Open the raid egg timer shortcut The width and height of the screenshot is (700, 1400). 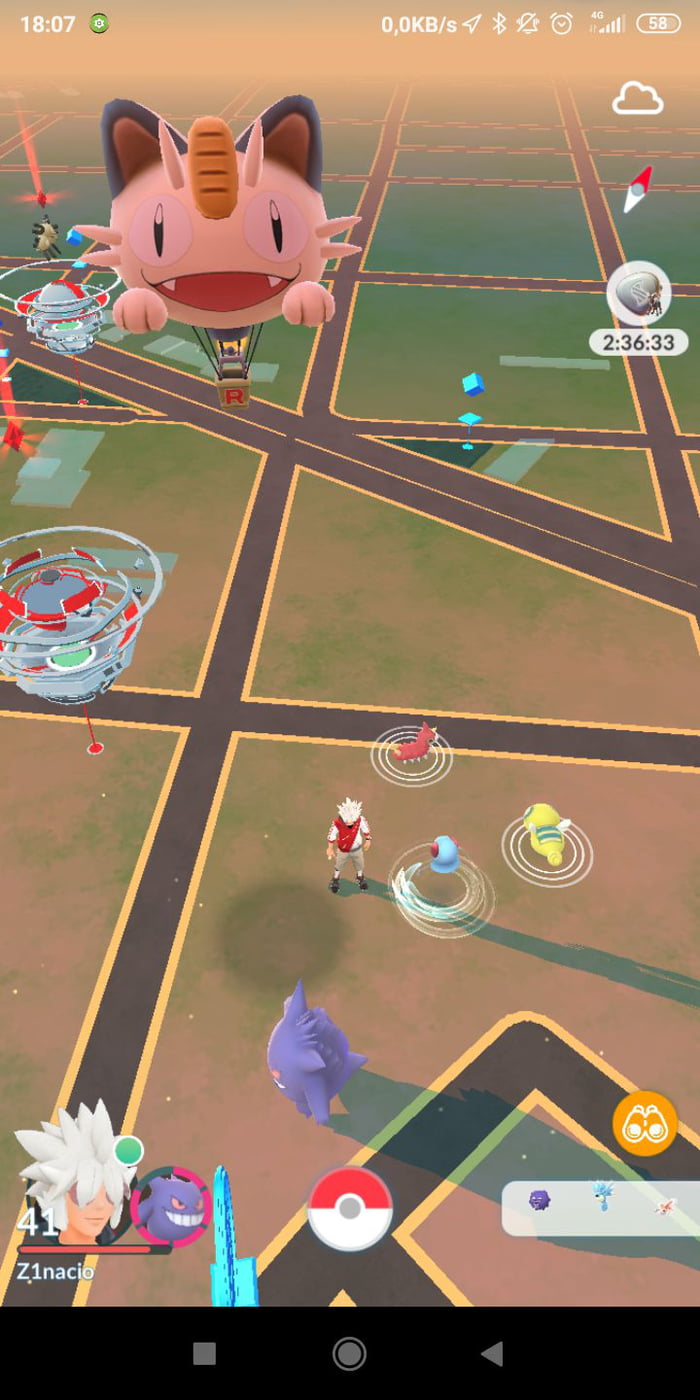pos(638,294)
